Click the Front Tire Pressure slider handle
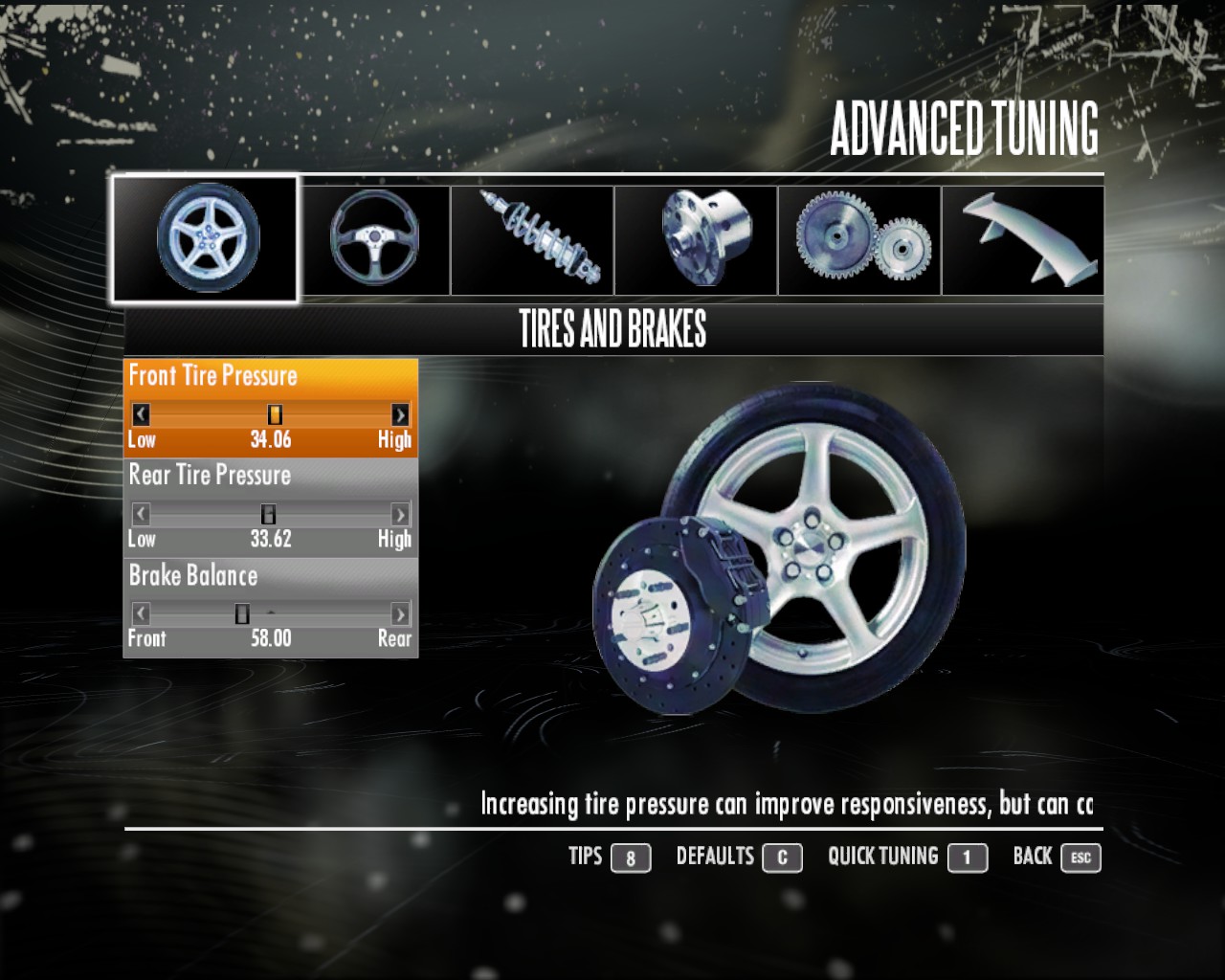1225x980 pixels. pyautogui.click(x=273, y=414)
